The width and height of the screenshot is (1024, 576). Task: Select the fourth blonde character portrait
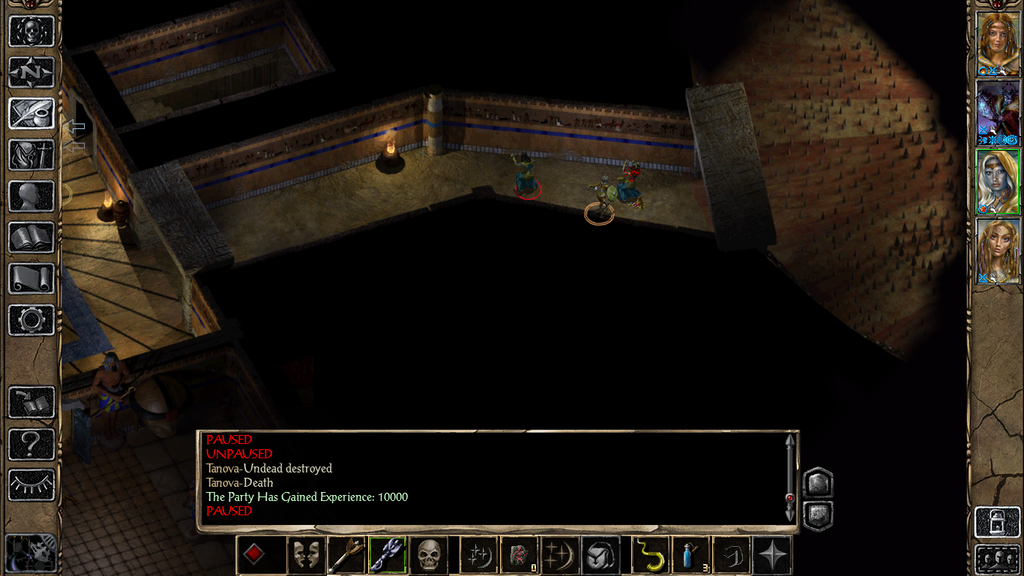[997, 250]
